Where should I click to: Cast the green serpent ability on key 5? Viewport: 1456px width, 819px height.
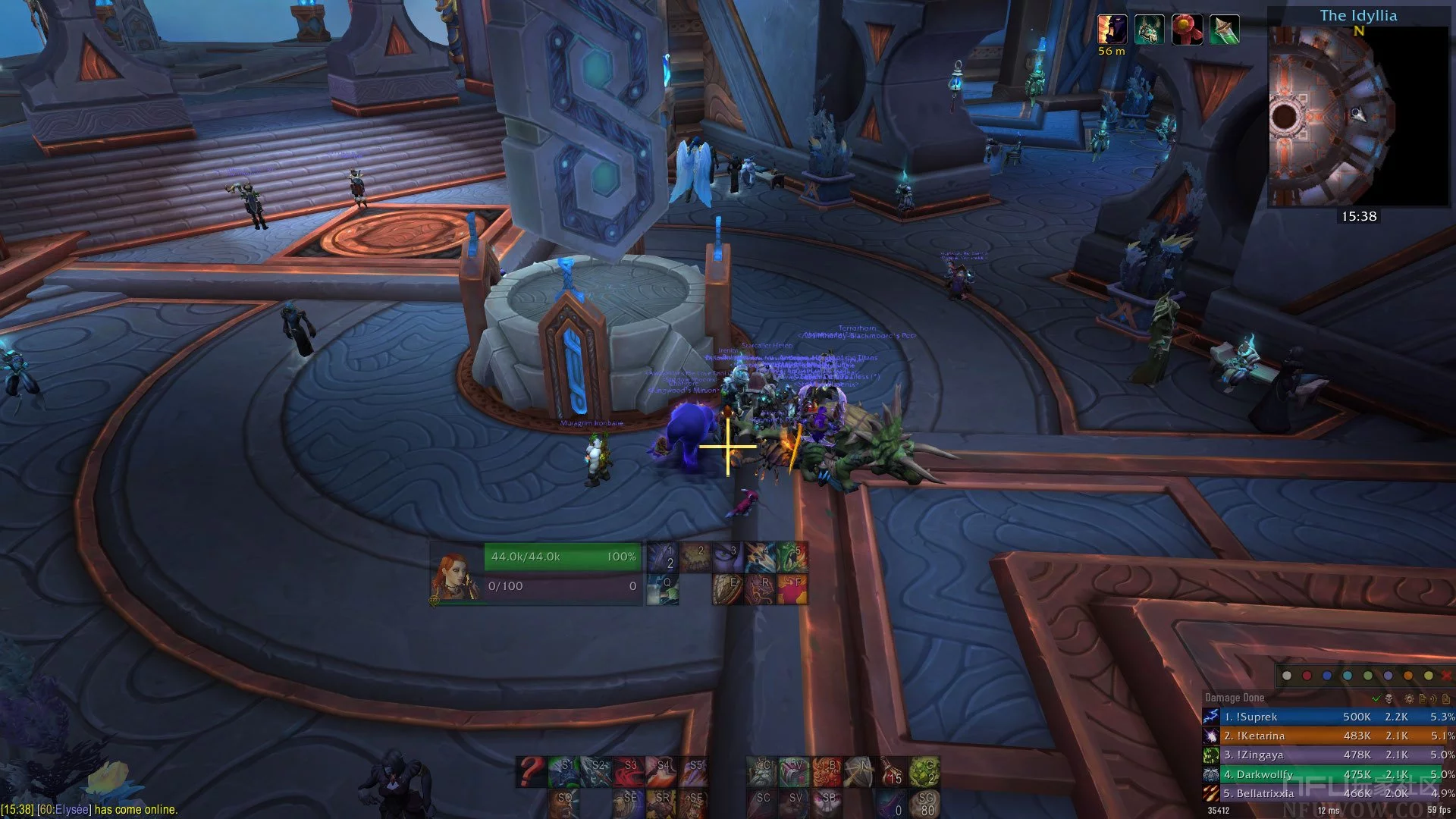tap(792, 557)
